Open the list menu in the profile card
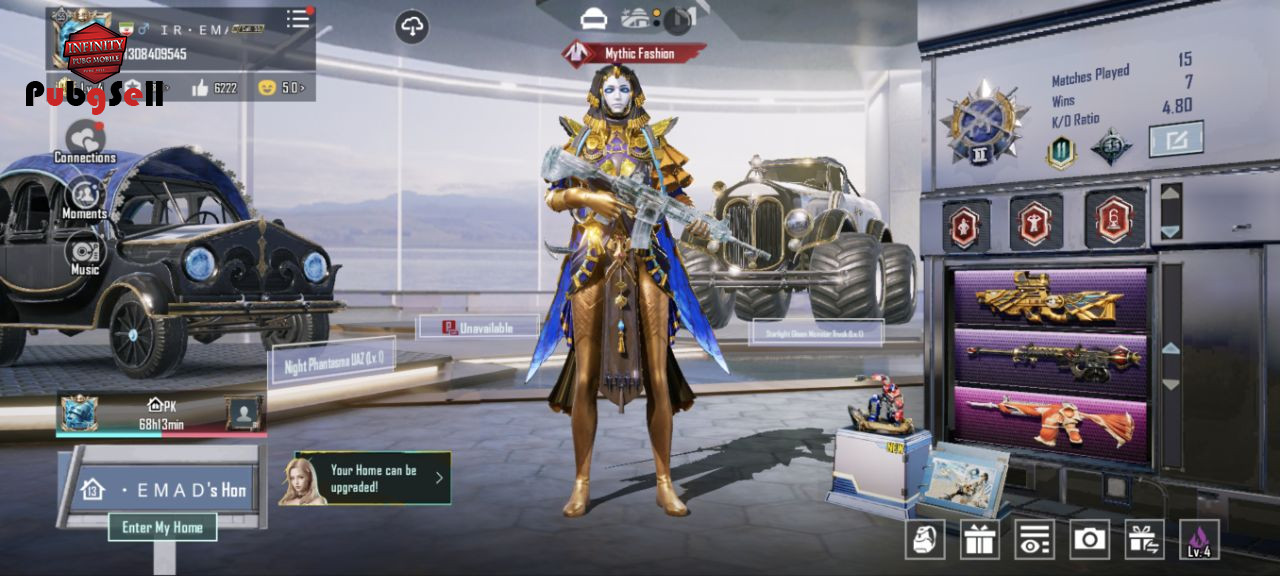Screen dimensions: 1280x576 click(x=298, y=19)
